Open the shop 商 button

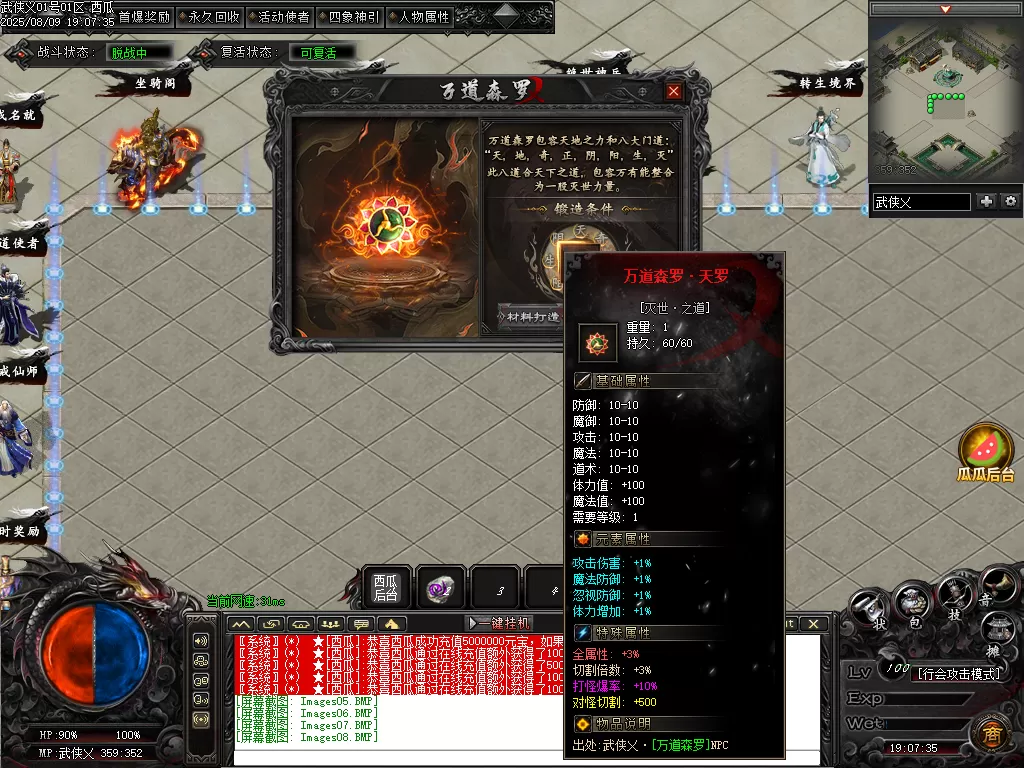[988, 732]
